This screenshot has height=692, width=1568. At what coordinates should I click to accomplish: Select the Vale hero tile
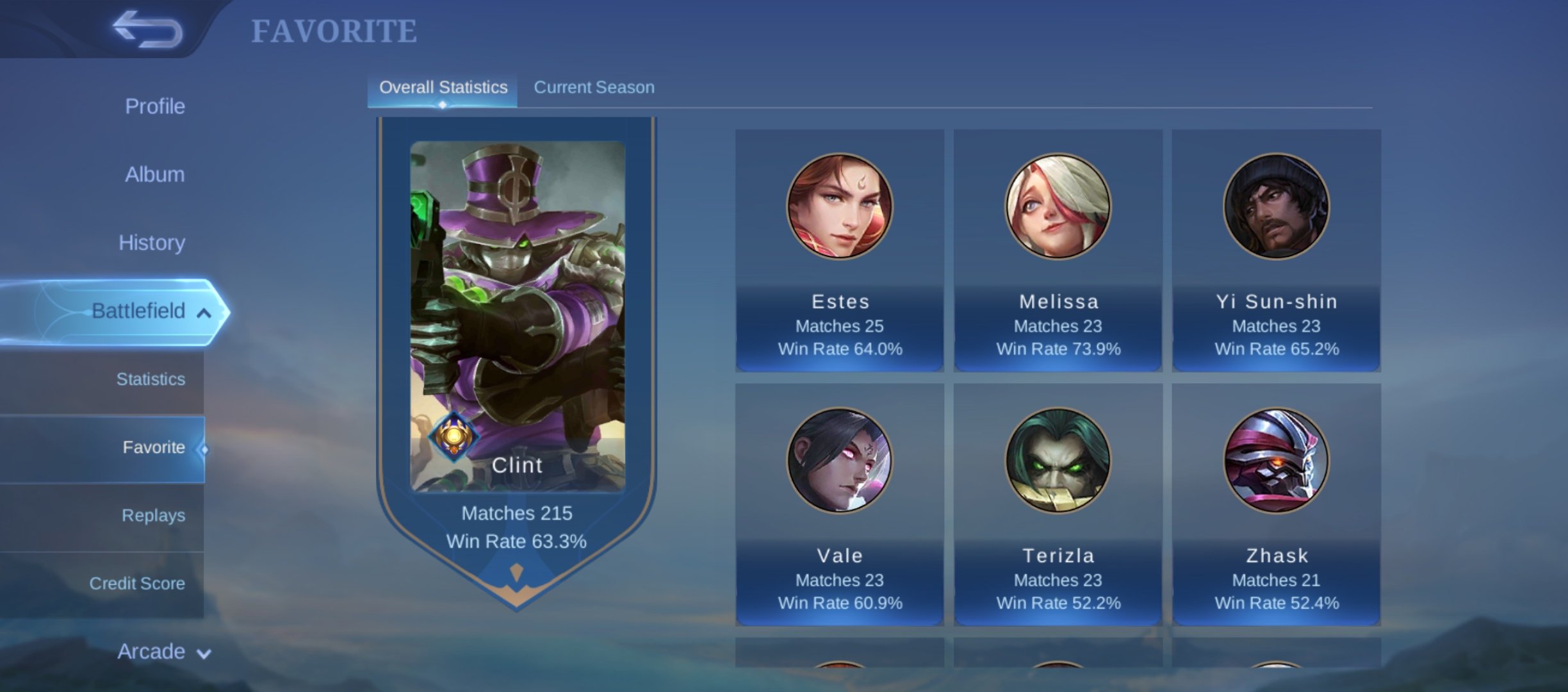tap(839, 504)
